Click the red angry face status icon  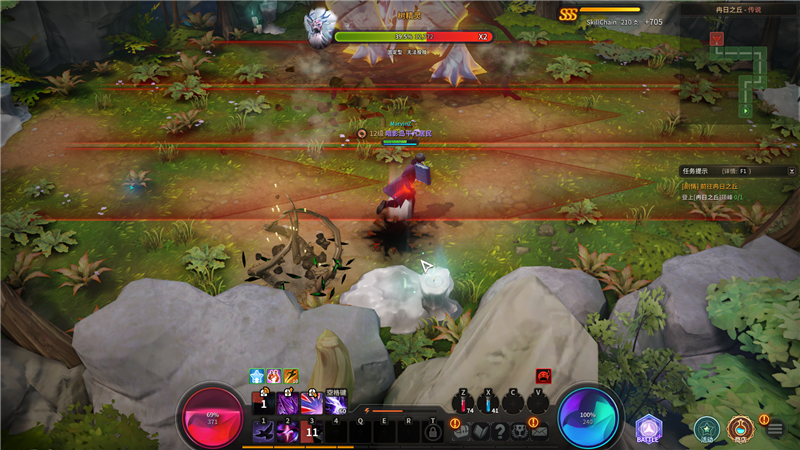543,376
